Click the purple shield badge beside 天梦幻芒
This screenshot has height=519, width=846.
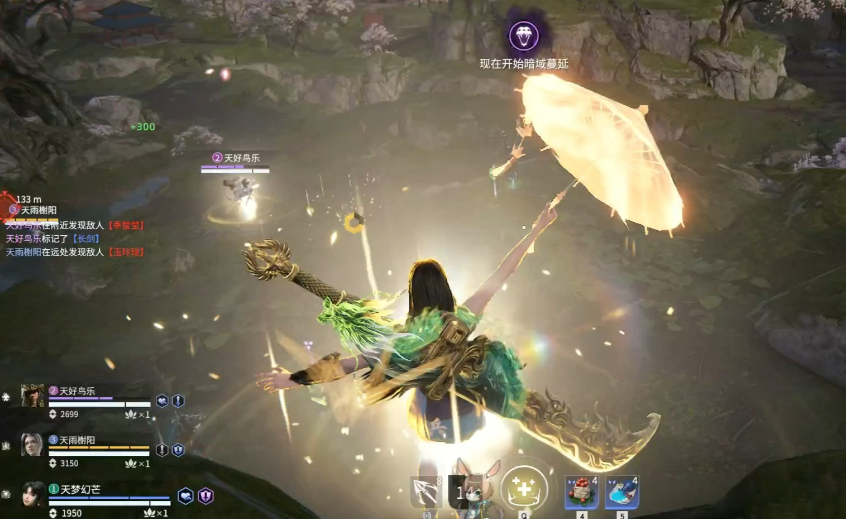coord(205,496)
